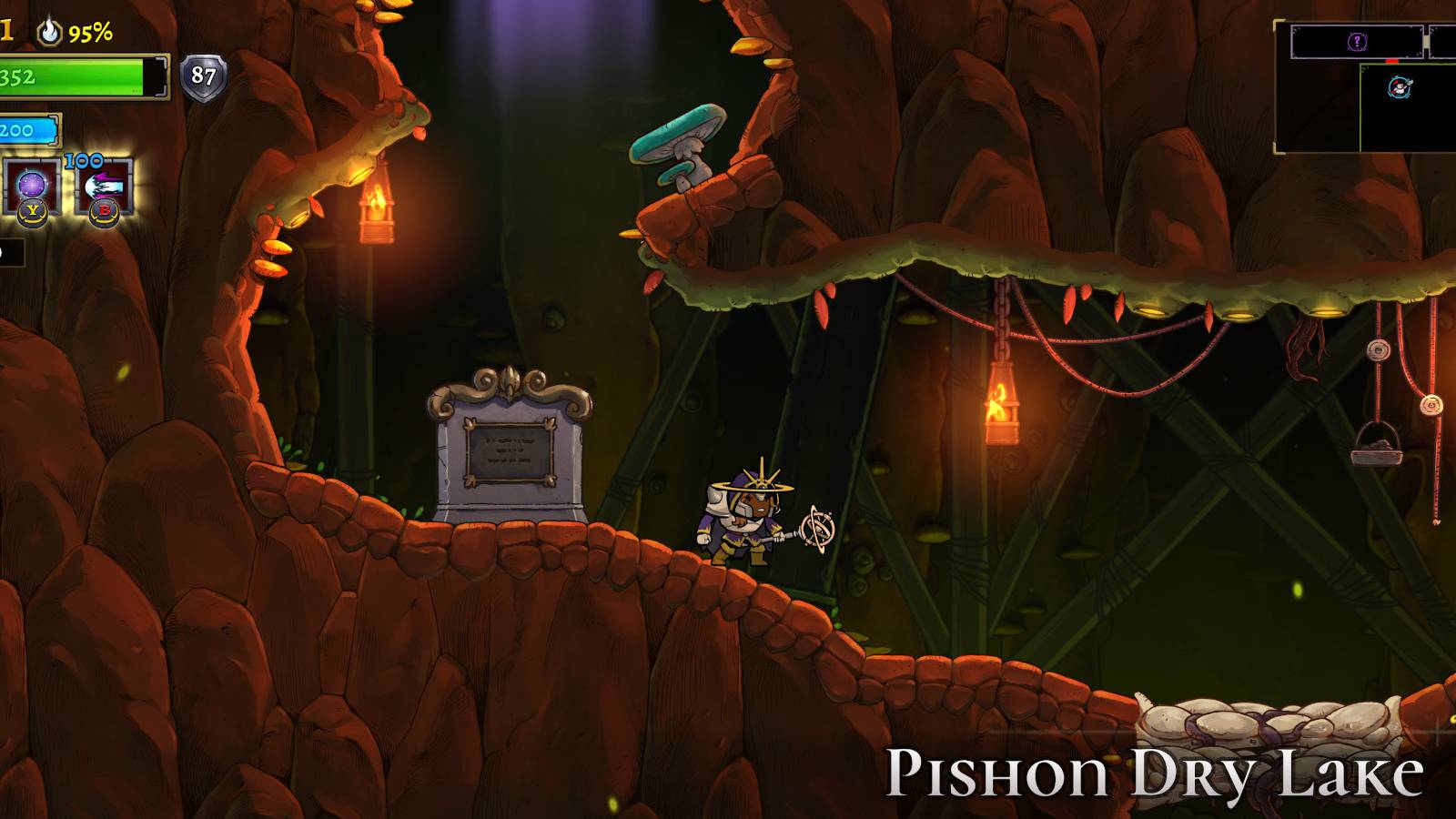1456x819 pixels.
Task: Click the red door marker on the minimap
Action: [x=1391, y=61]
